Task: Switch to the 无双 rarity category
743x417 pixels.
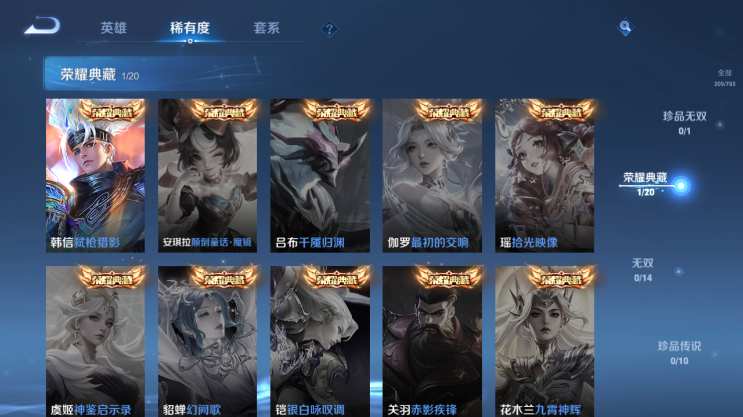Action: [642, 269]
